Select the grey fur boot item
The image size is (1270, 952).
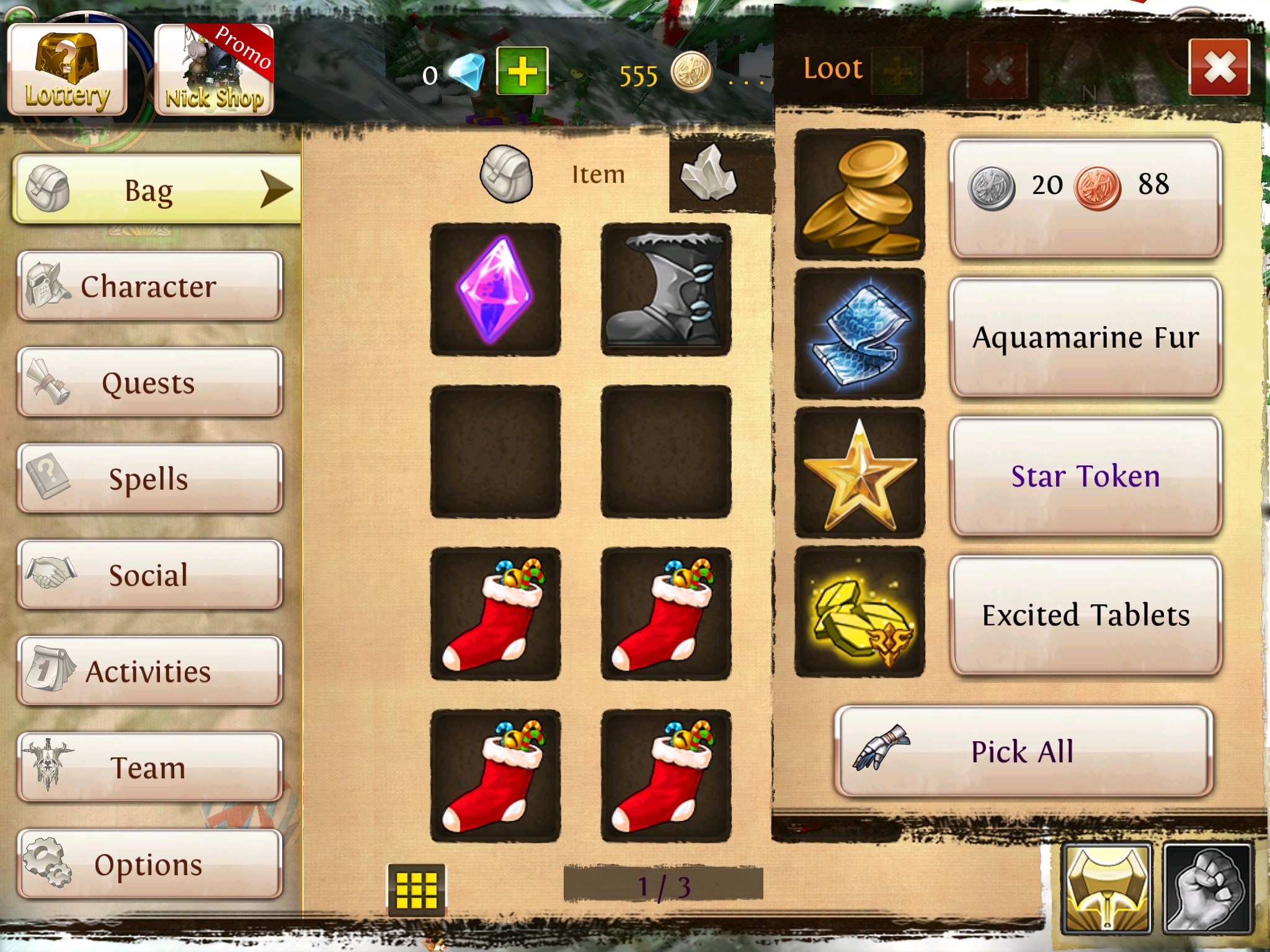pos(665,289)
